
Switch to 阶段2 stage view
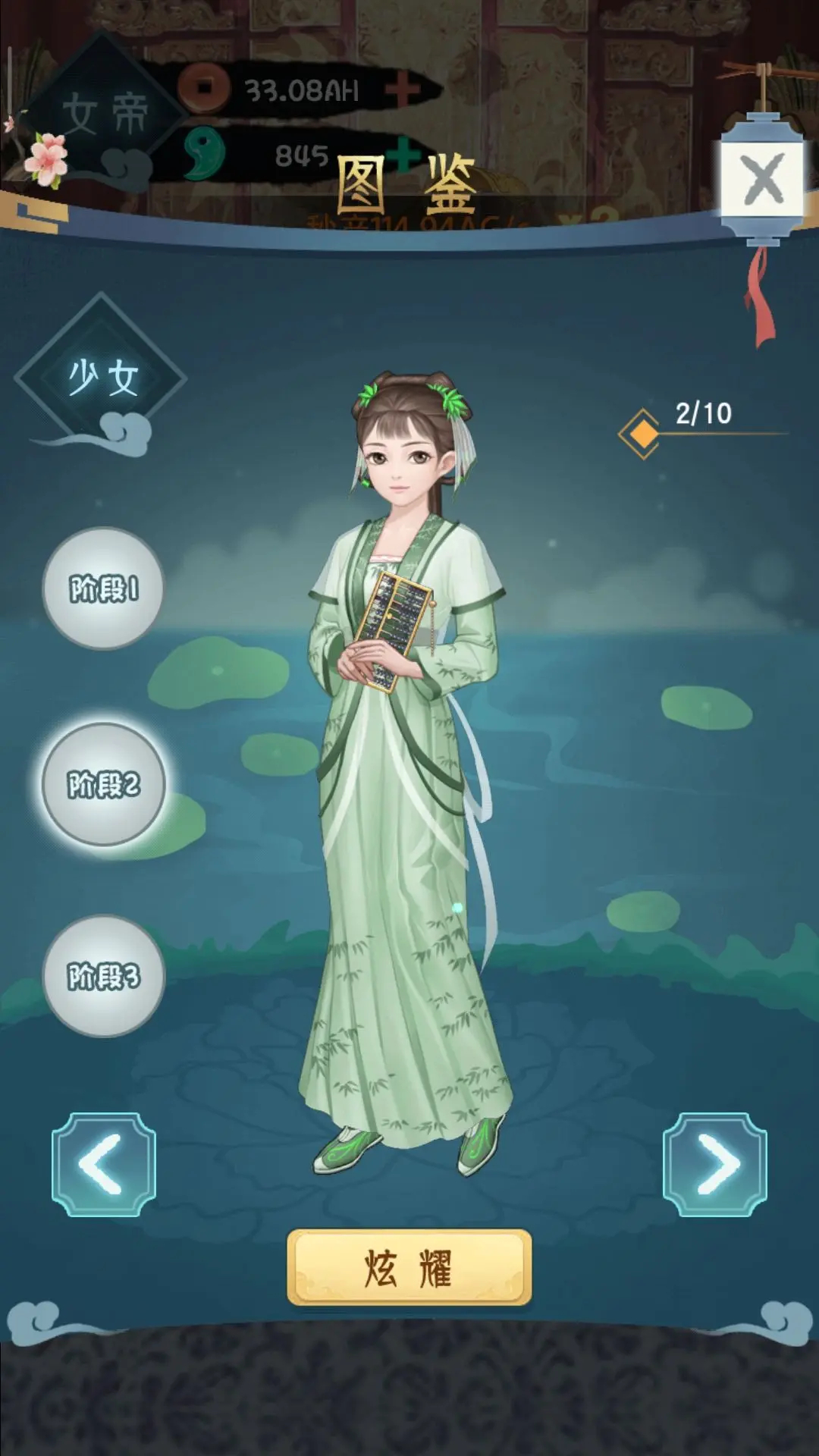(x=103, y=784)
